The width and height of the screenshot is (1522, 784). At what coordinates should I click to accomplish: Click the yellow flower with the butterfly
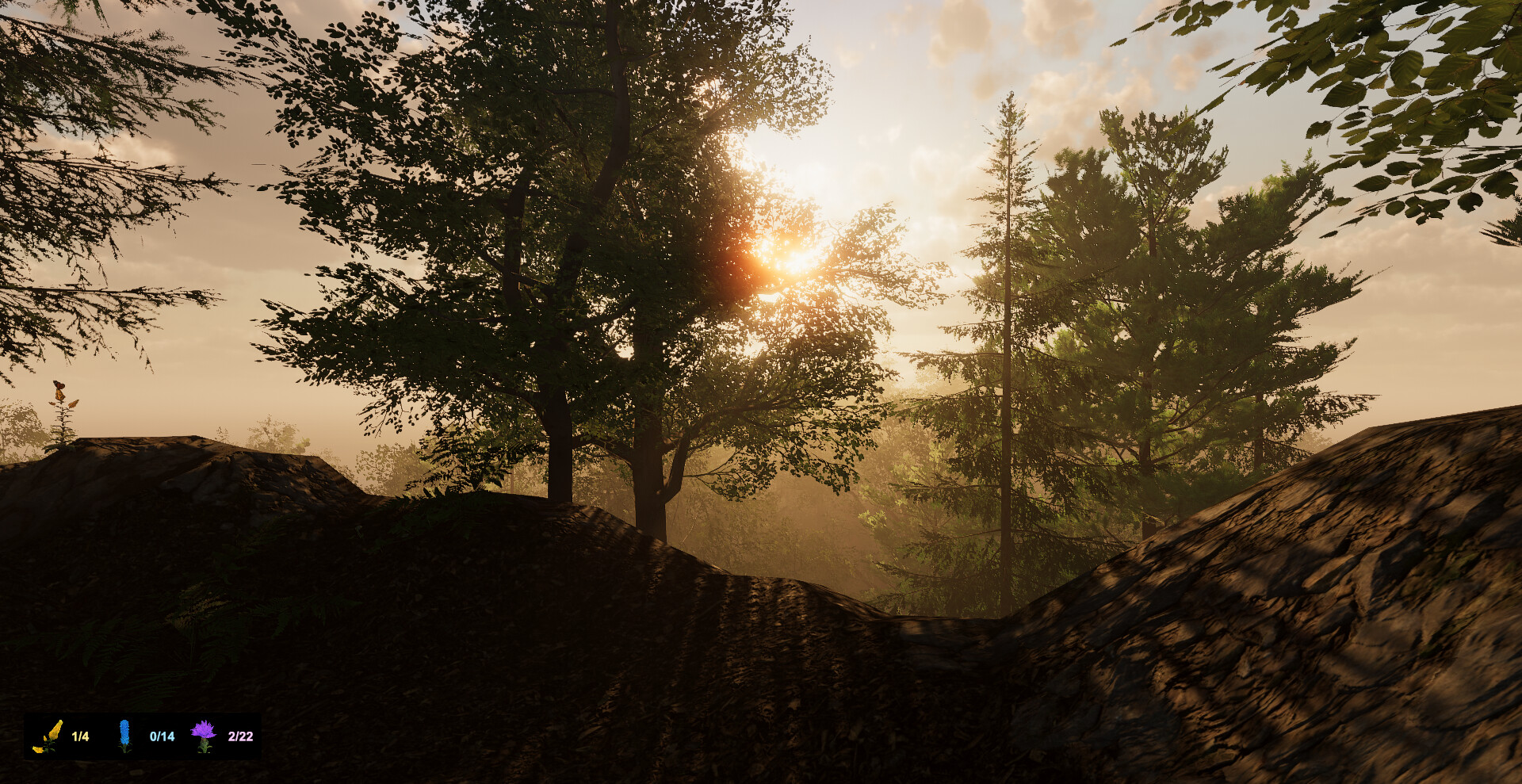[x=60, y=392]
